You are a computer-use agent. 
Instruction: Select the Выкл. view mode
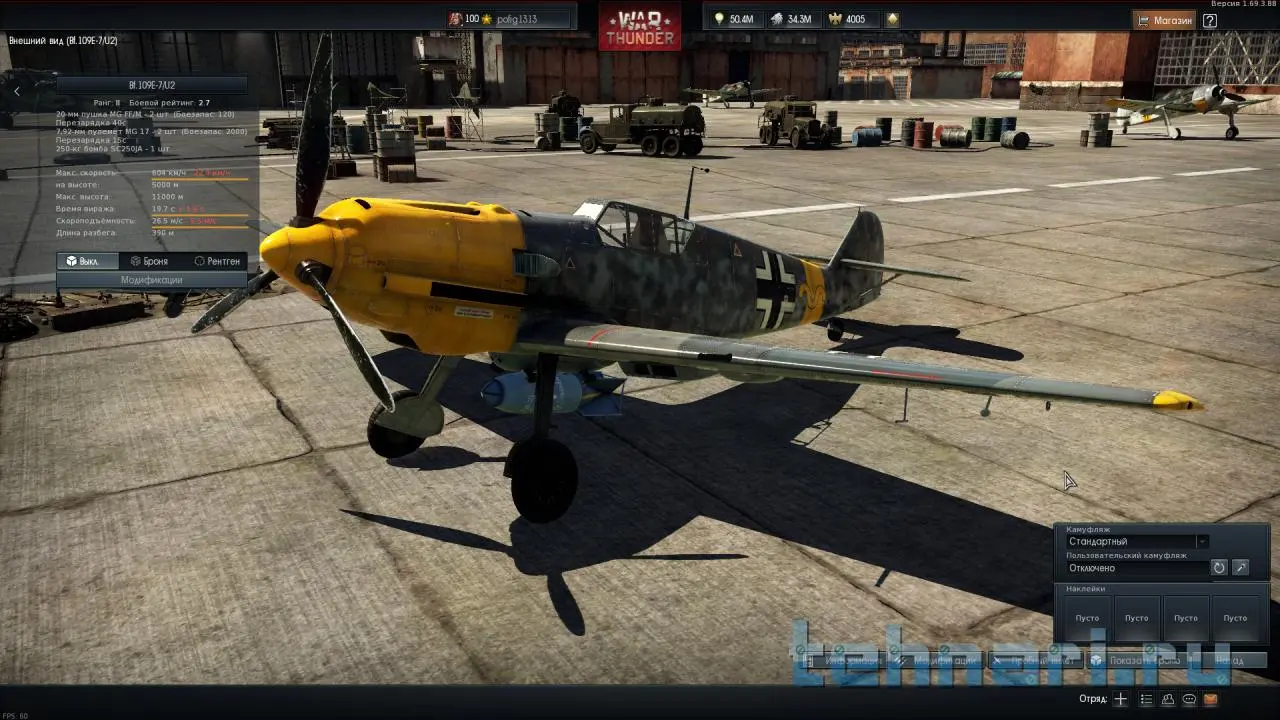[x=83, y=261]
